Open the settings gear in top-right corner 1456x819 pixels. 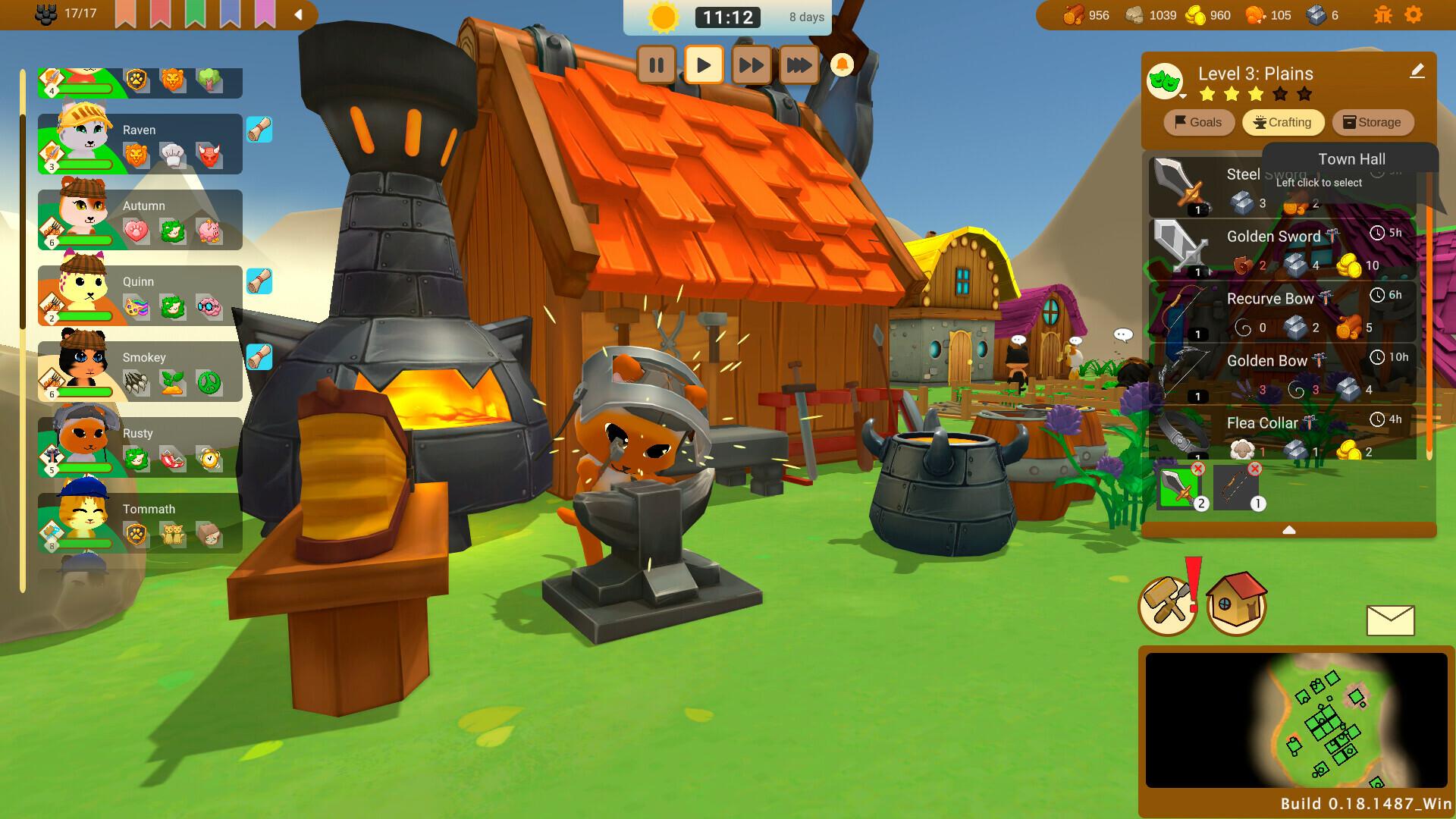[x=1412, y=14]
